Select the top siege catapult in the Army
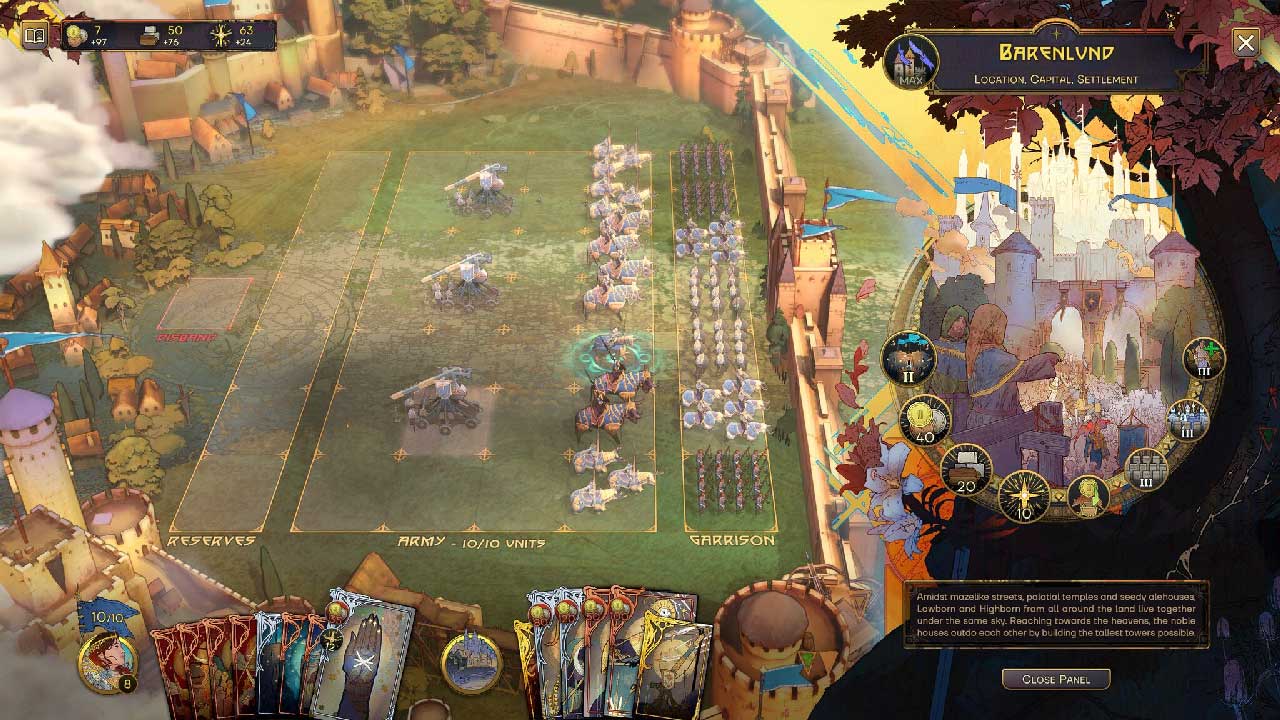This screenshot has width=1280, height=720. pos(481,190)
